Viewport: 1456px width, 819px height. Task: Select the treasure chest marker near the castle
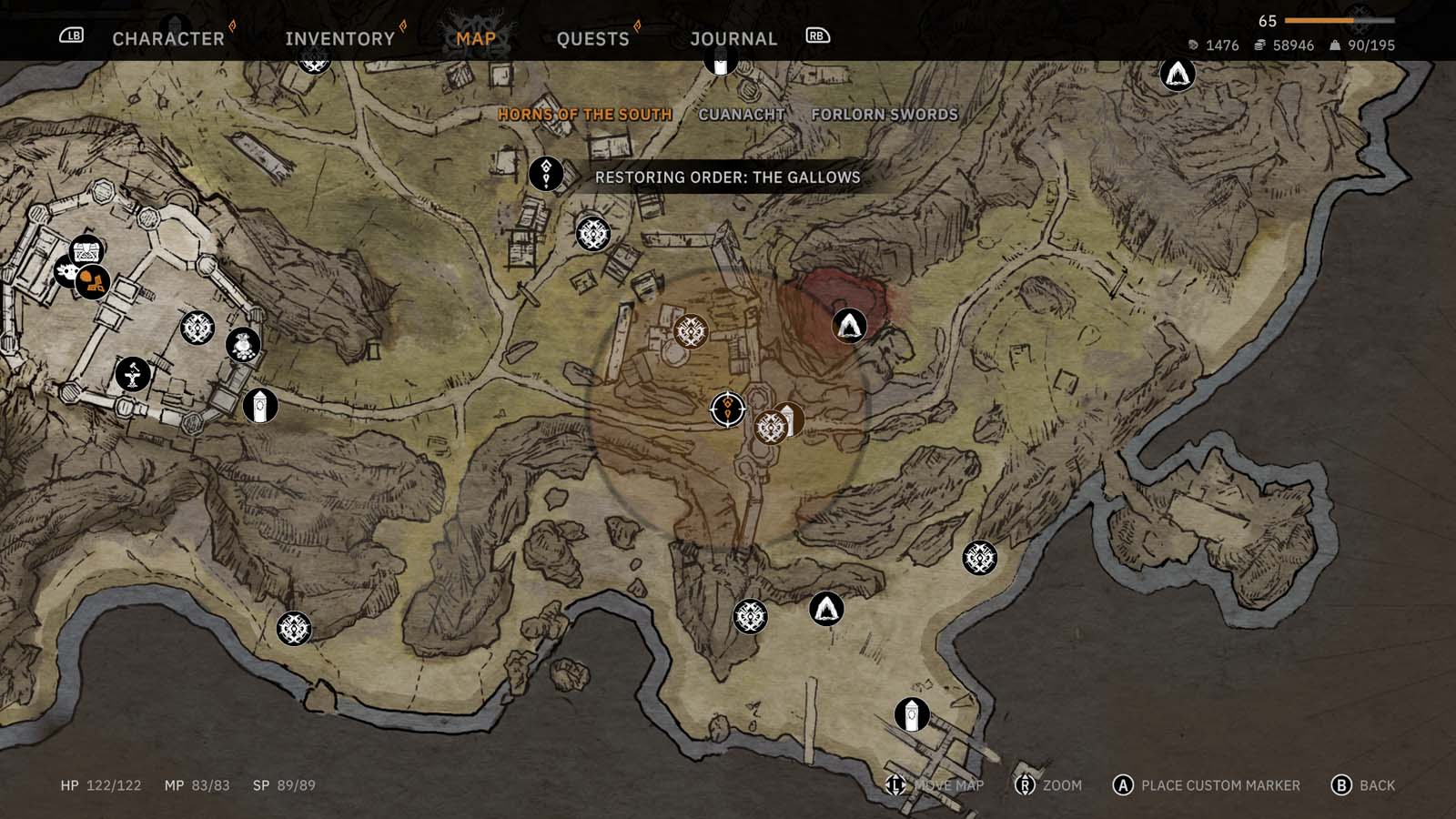[x=86, y=249]
